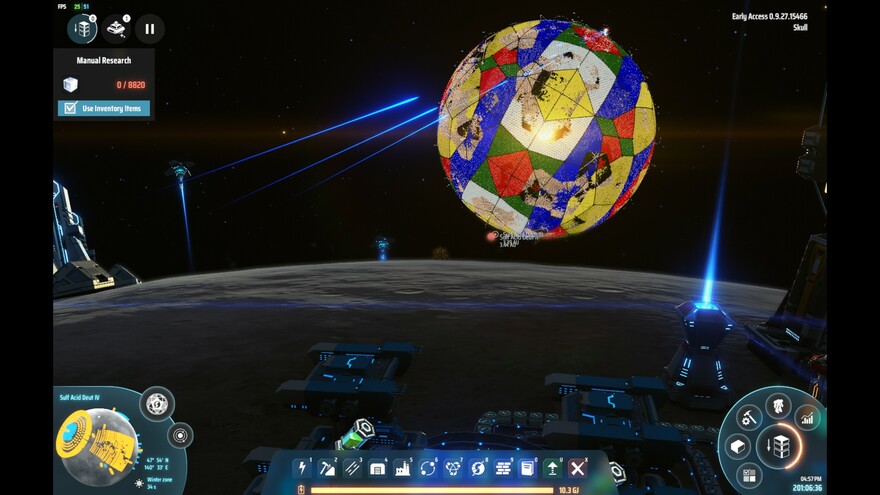Open the factory production build category

coord(403,468)
